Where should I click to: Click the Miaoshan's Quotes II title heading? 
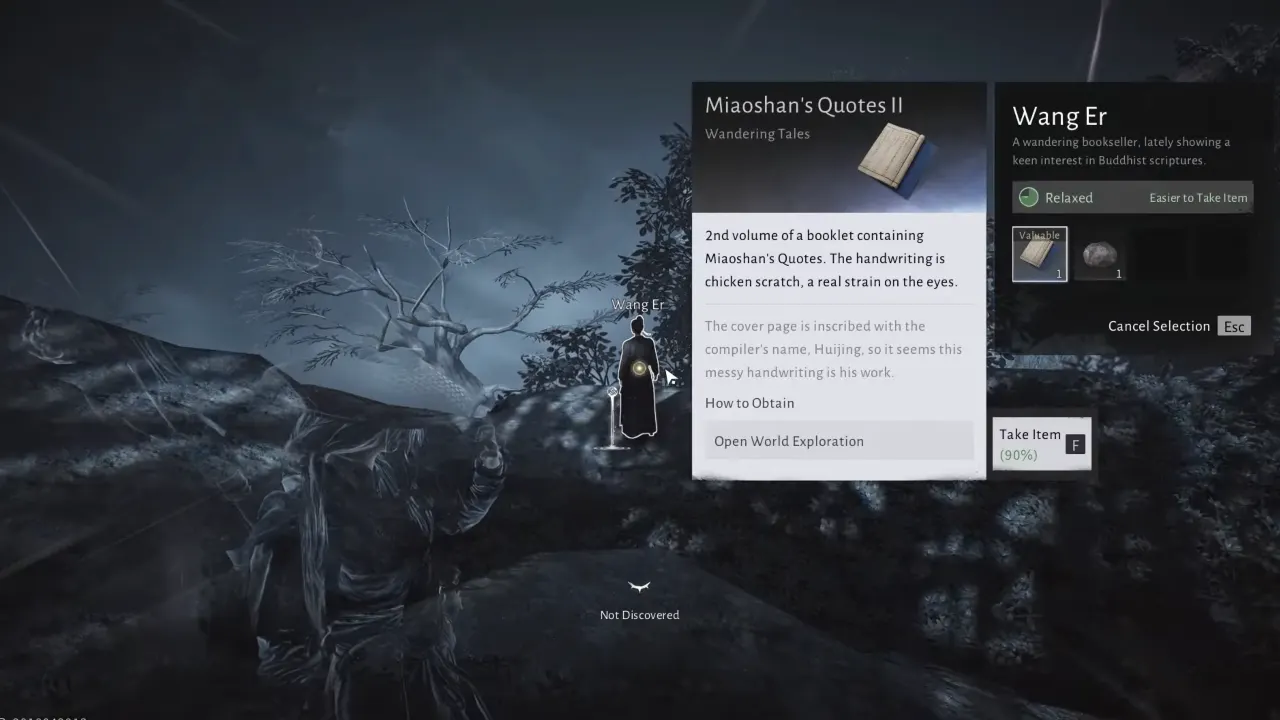click(804, 104)
